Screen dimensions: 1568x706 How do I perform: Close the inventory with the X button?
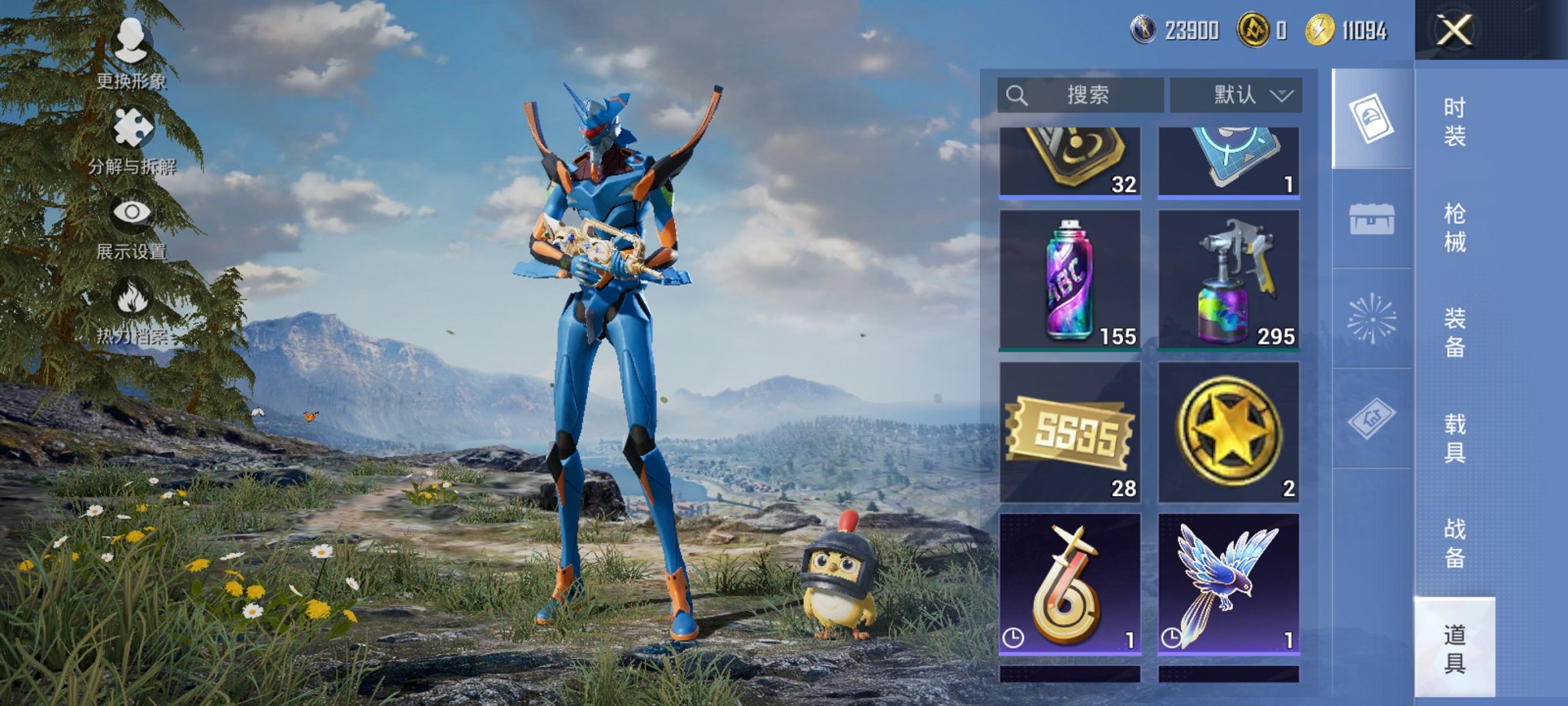click(x=1454, y=31)
